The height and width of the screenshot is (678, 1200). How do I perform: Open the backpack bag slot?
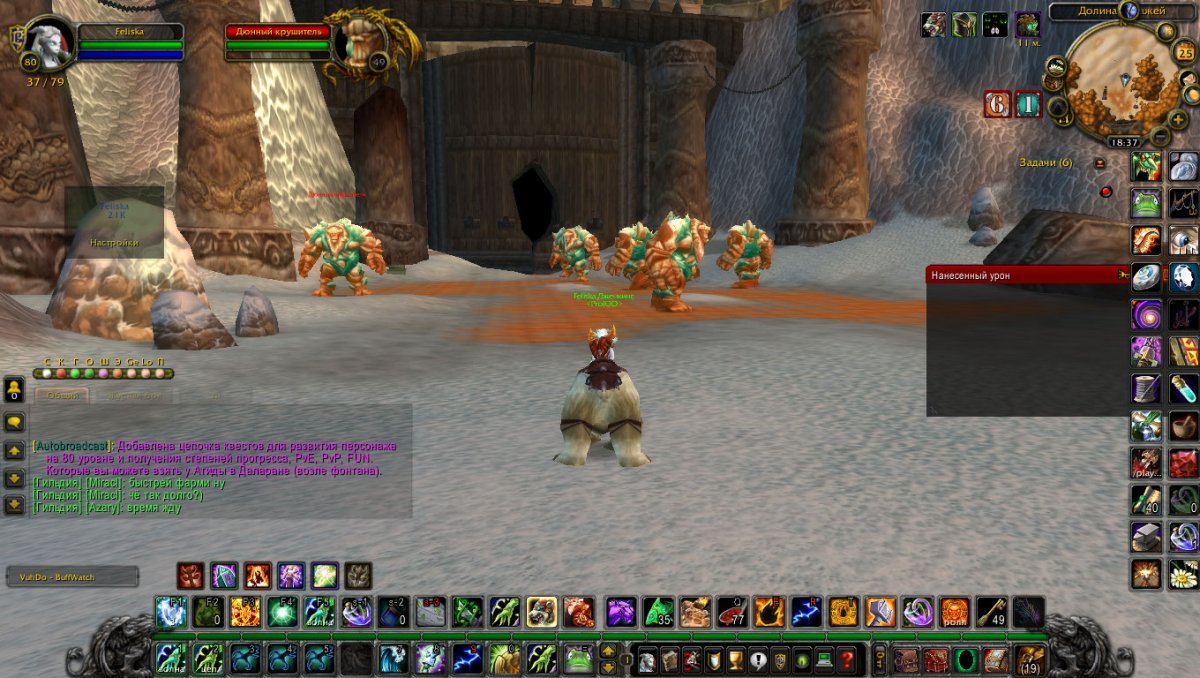pos(1030,659)
